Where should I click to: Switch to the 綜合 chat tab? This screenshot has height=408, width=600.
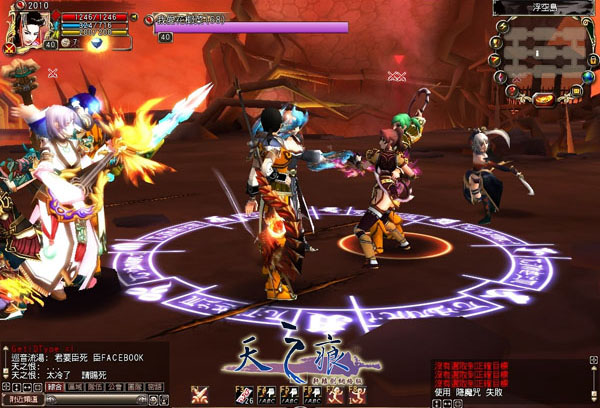click(x=54, y=387)
